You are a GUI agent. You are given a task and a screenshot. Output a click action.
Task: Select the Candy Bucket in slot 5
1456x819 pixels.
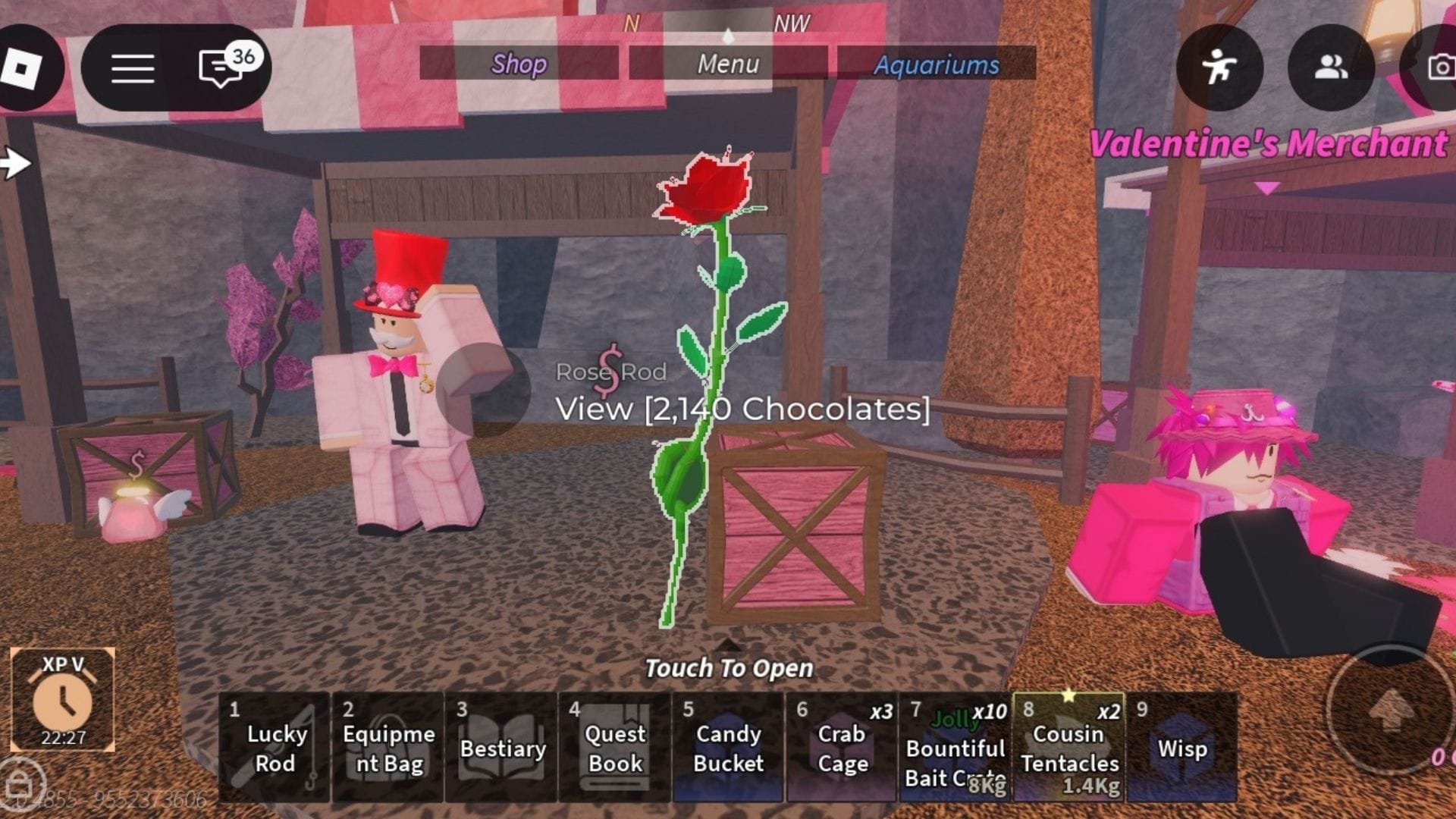[x=728, y=747]
